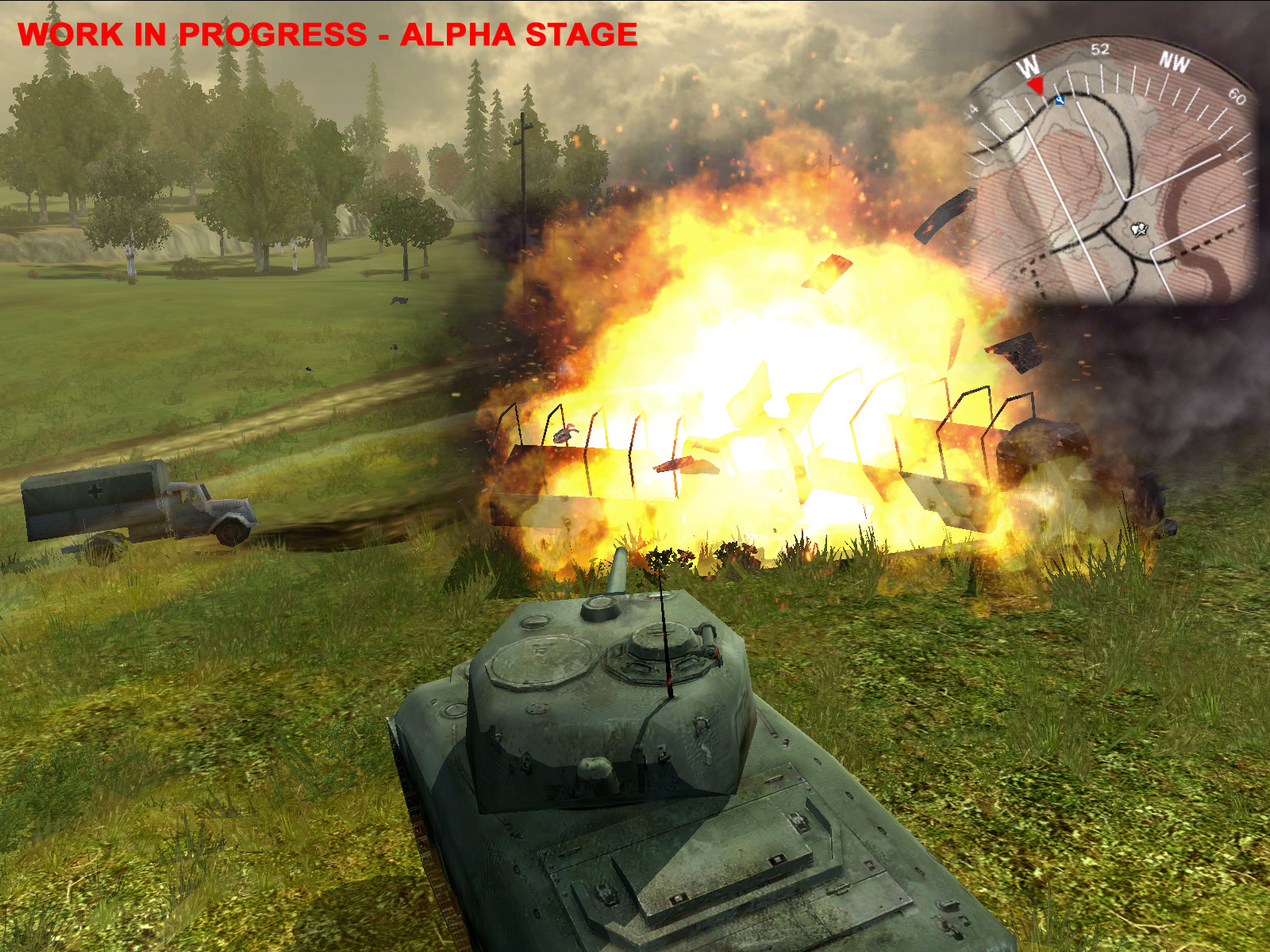Select the skull-and-crossbones objective icon on the map
The image size is (1270, 952).
click(x=1139, y=228)
